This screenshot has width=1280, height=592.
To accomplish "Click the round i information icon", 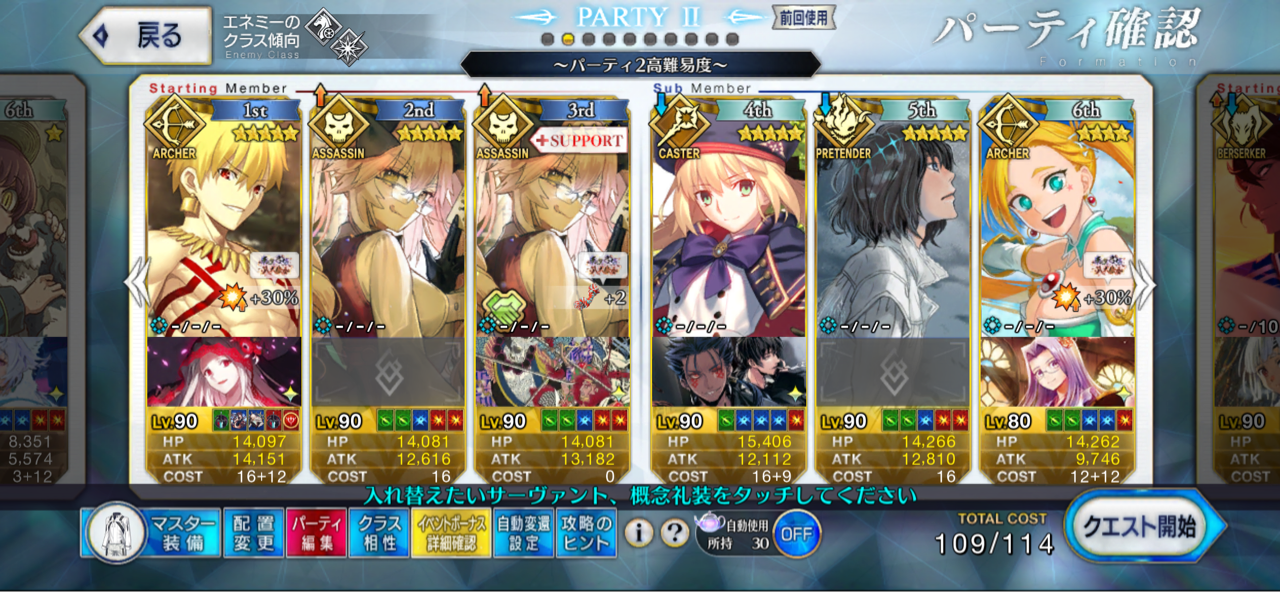I will (639, 533).
